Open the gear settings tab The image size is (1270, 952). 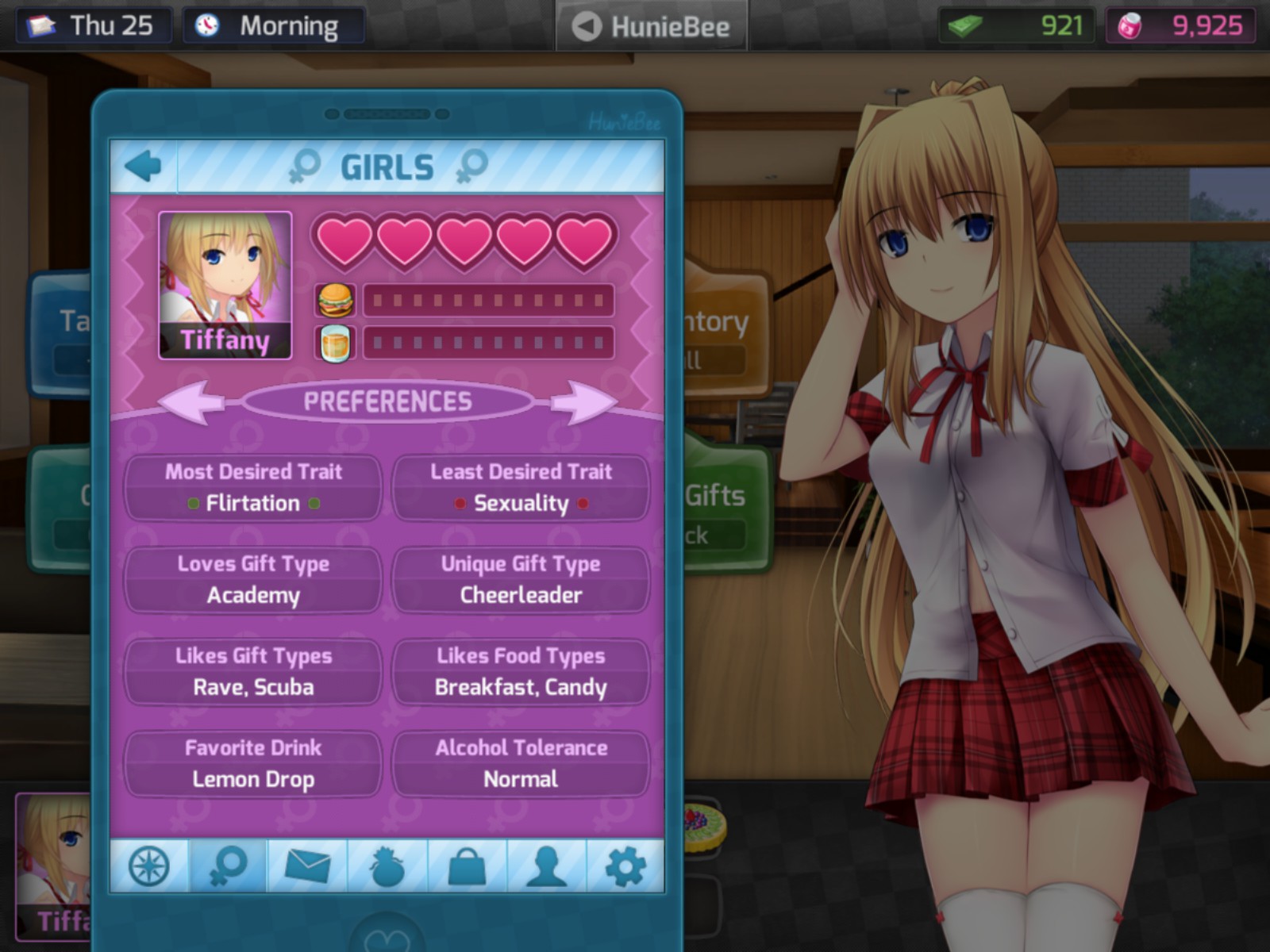click(x=625, y=866)
